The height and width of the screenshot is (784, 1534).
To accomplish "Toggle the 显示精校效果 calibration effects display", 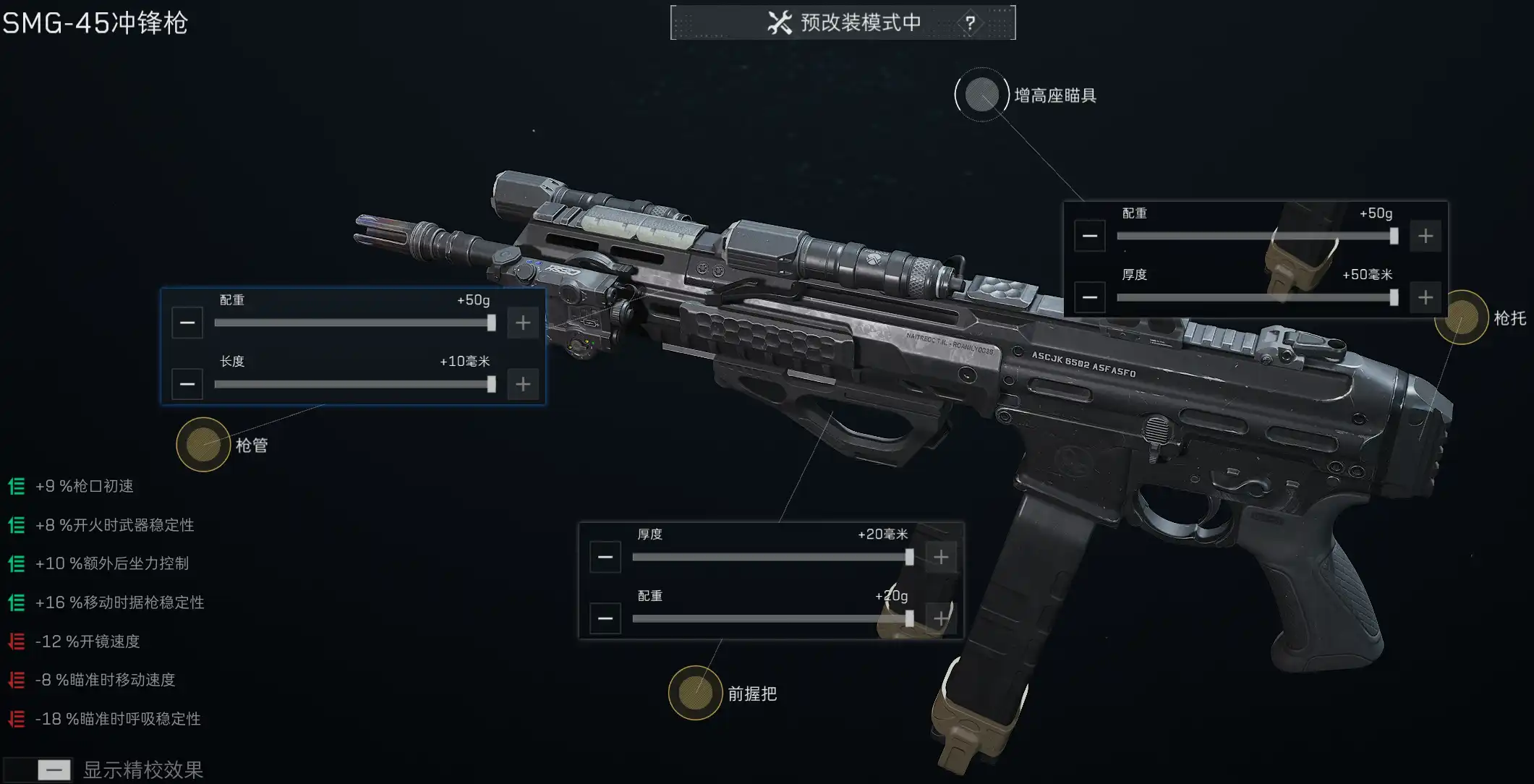I will point(54,770).
